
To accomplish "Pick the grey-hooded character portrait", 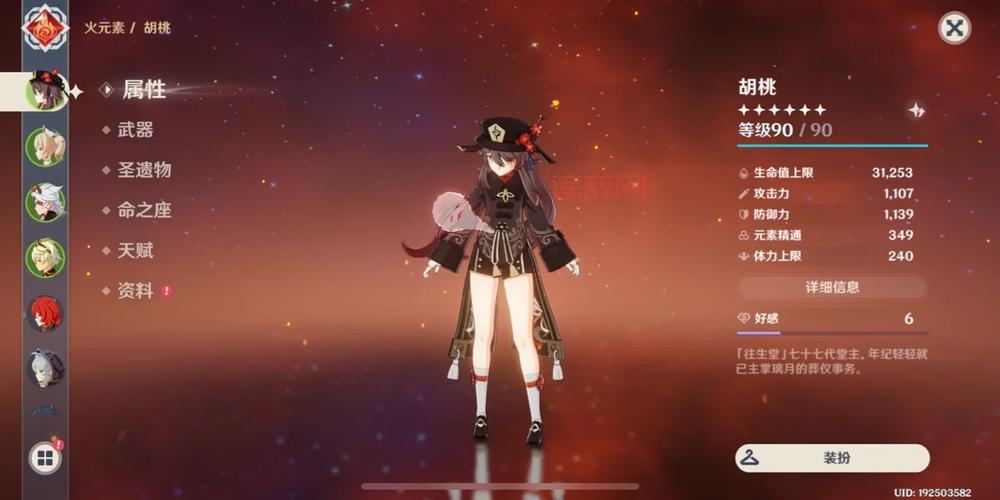I will [x=45, y=367].
